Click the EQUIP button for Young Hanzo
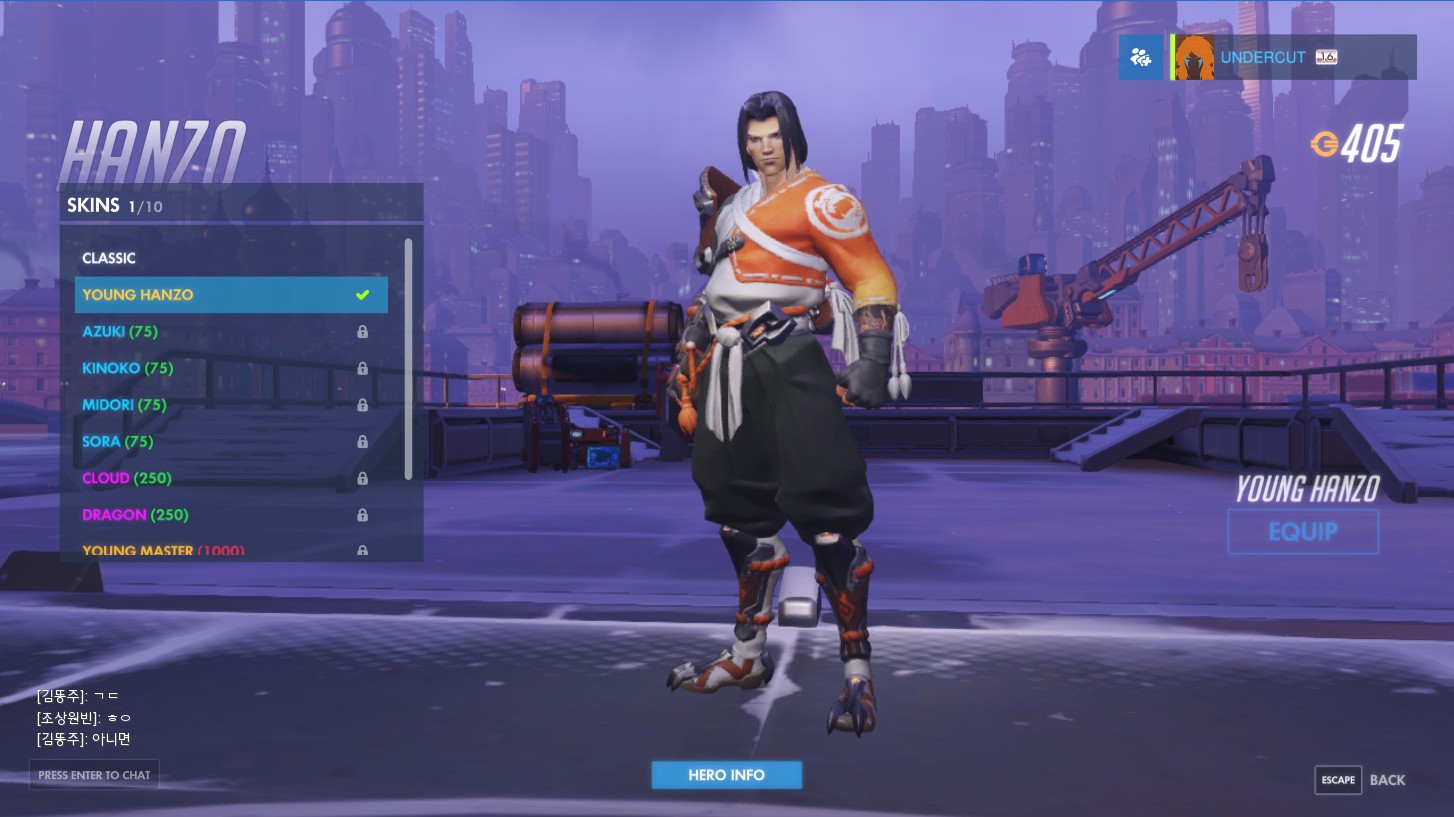The image size is (1454, 817). (x=1303, y=531)
